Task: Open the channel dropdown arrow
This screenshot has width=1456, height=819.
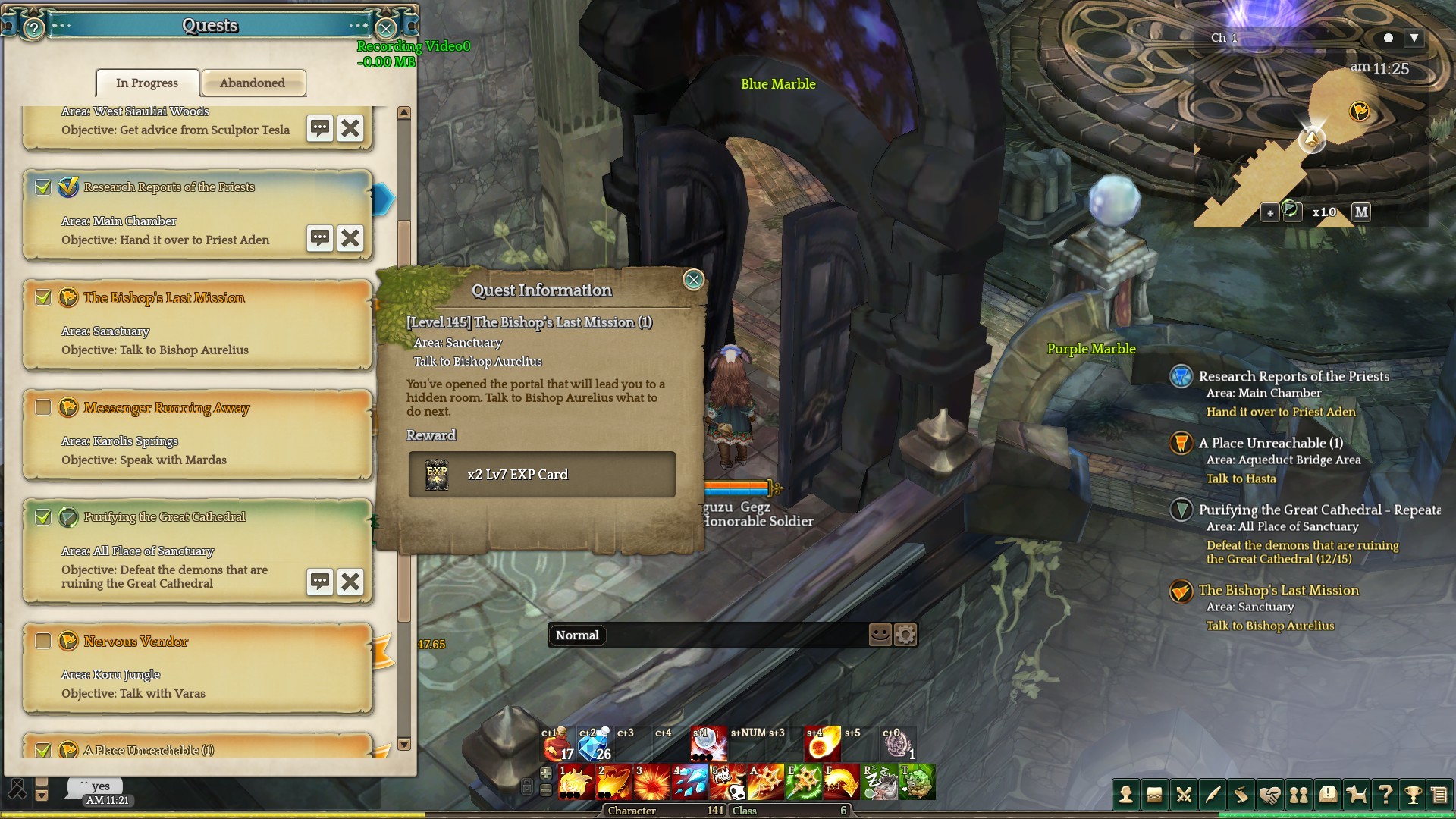Action: 1414,38
